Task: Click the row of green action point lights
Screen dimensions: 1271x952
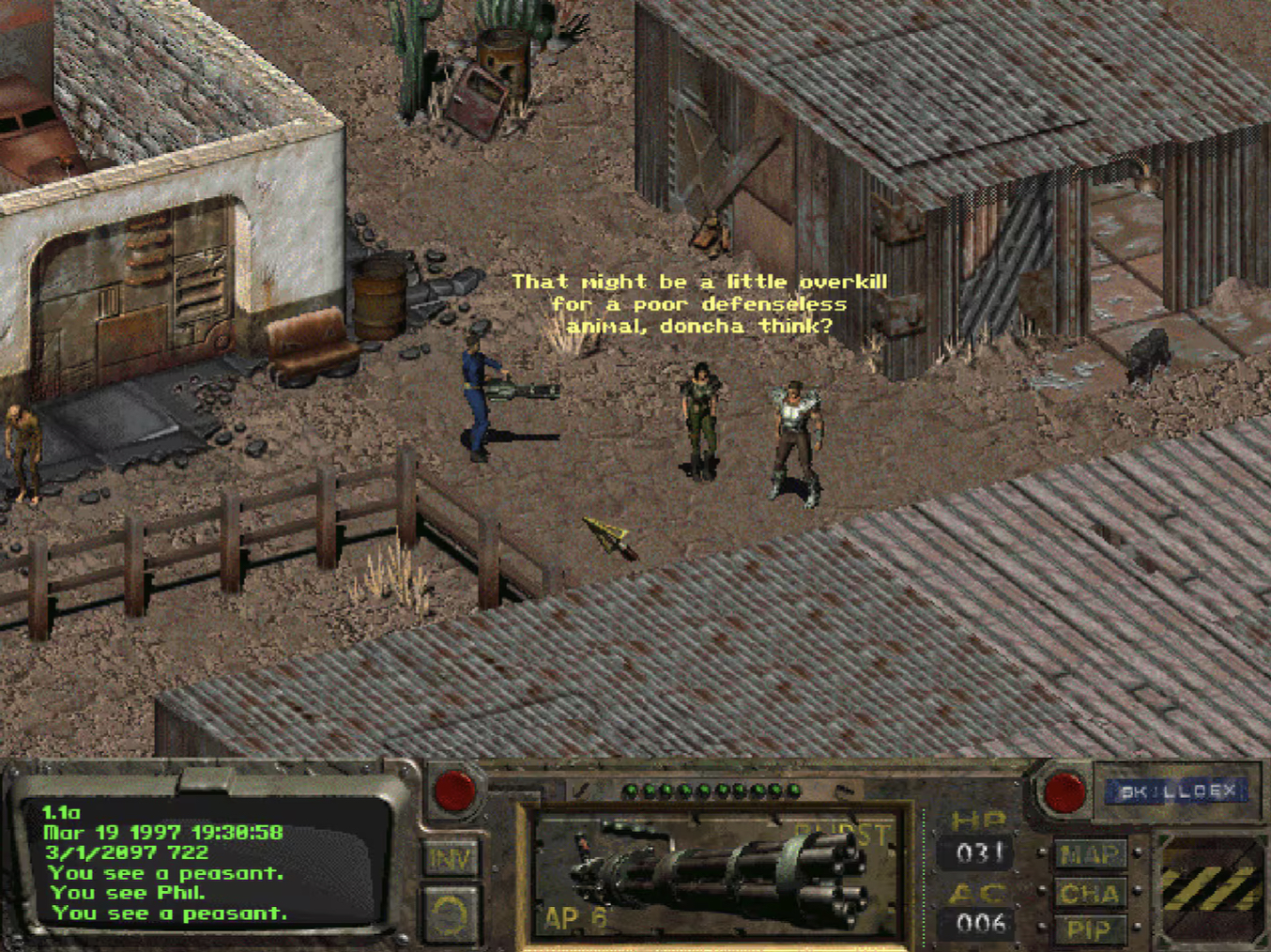Action: 711,790
